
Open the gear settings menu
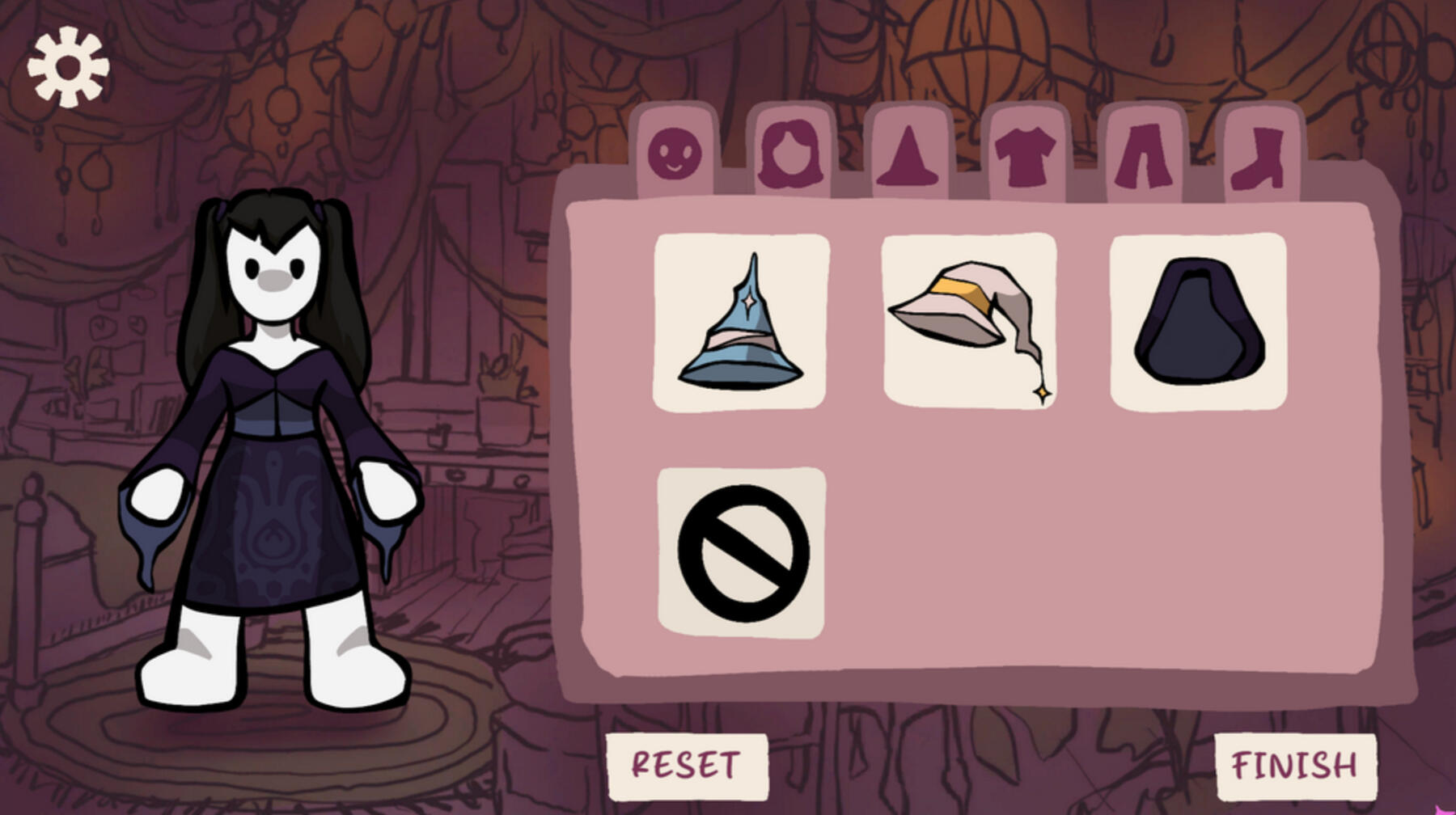click(68, 67)
